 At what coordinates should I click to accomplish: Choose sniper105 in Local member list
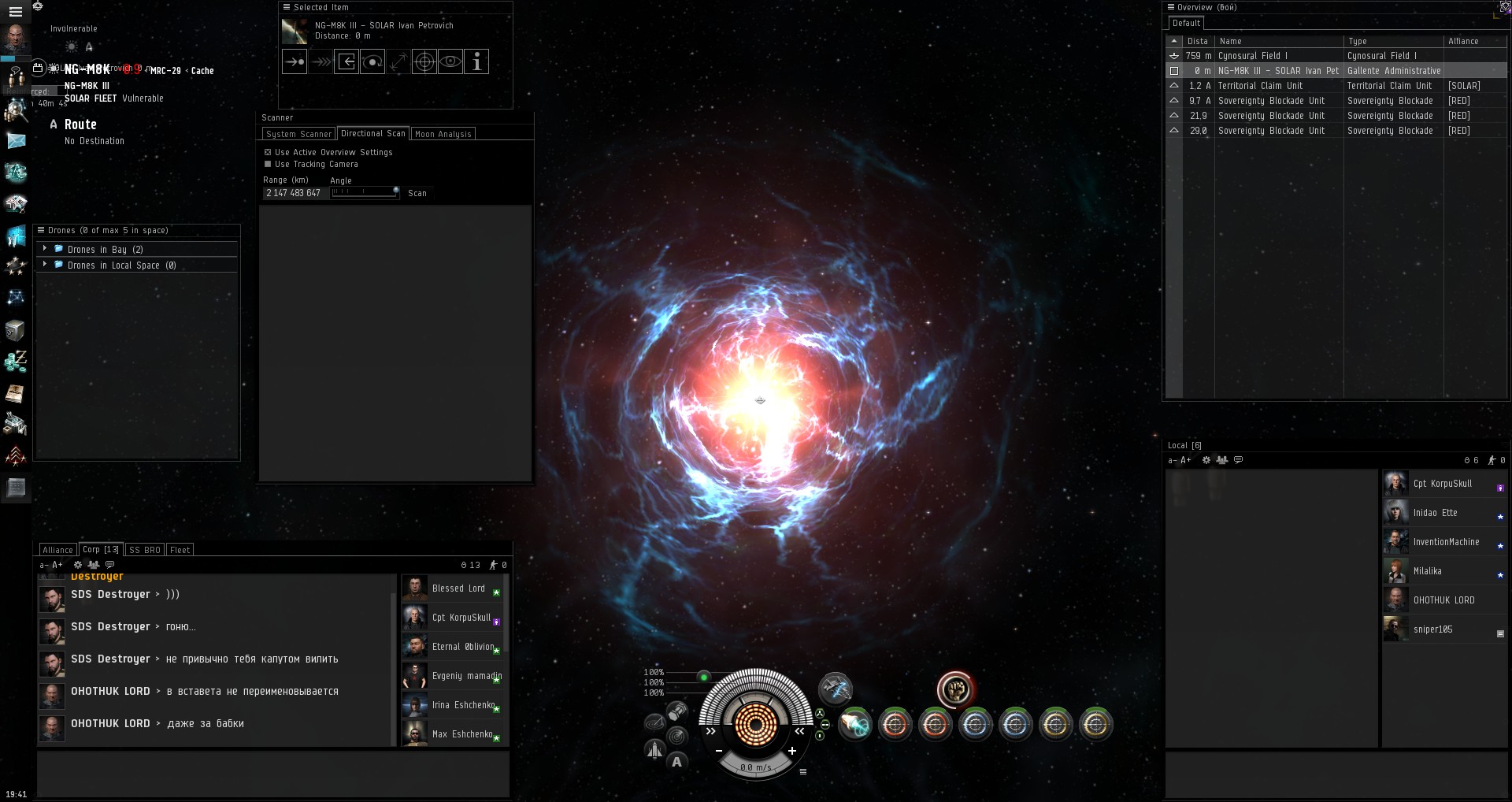click(x=1432, y=629)
